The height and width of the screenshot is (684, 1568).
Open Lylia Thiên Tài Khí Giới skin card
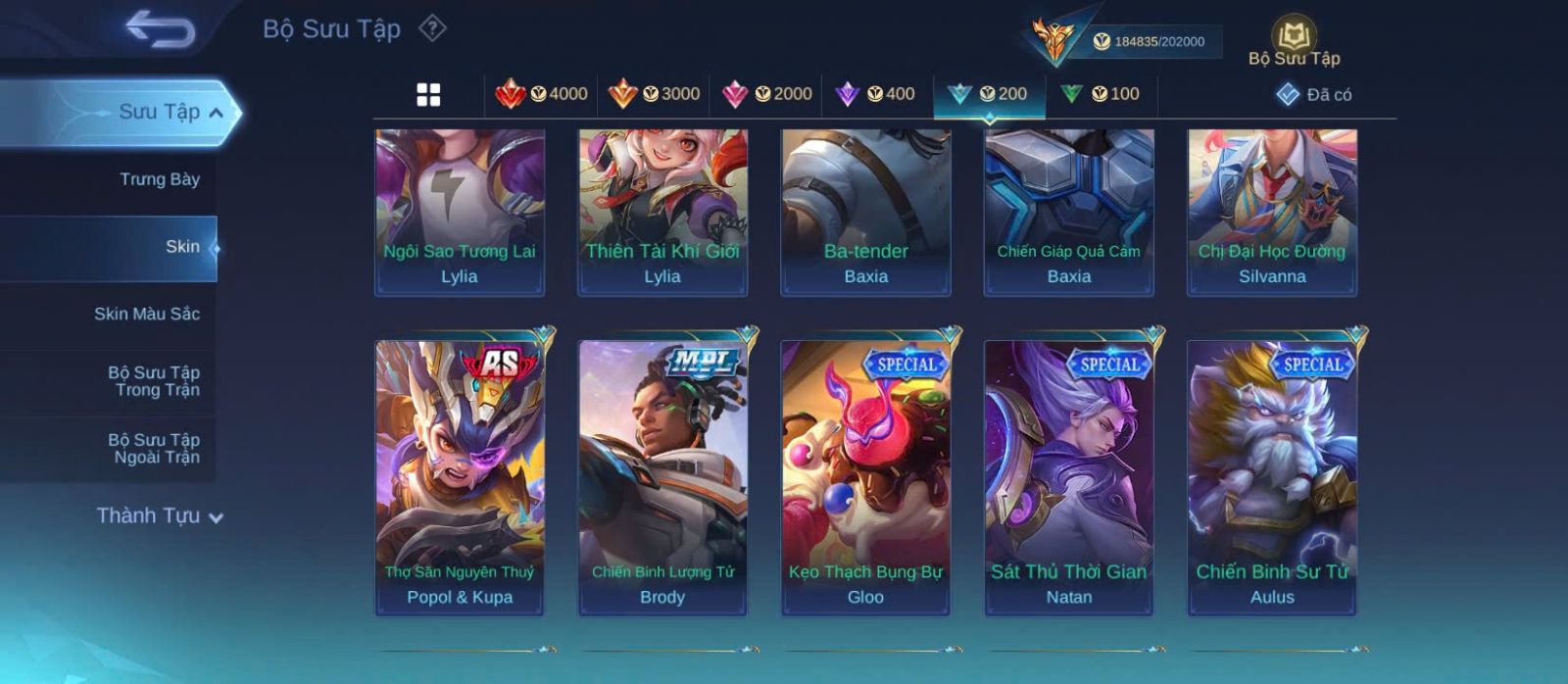pyautogui.click(x=662, y=211)
